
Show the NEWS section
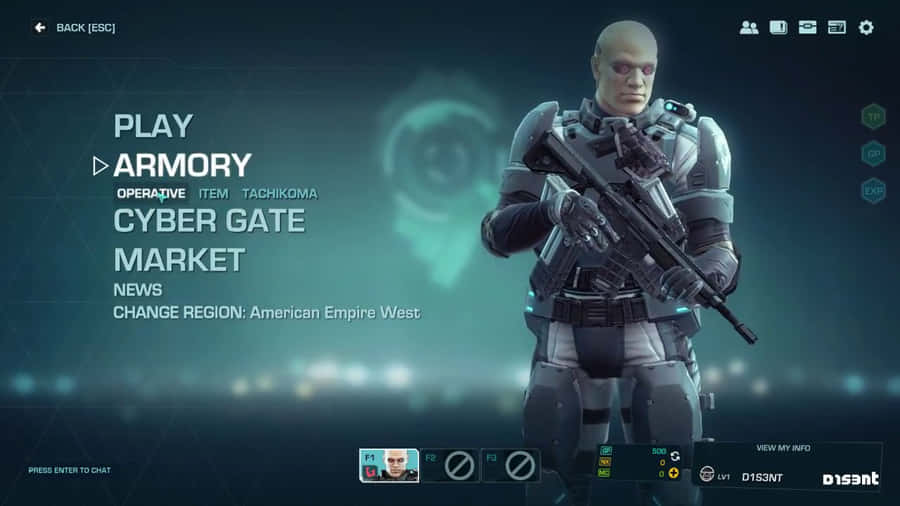[x=136, y=288]
